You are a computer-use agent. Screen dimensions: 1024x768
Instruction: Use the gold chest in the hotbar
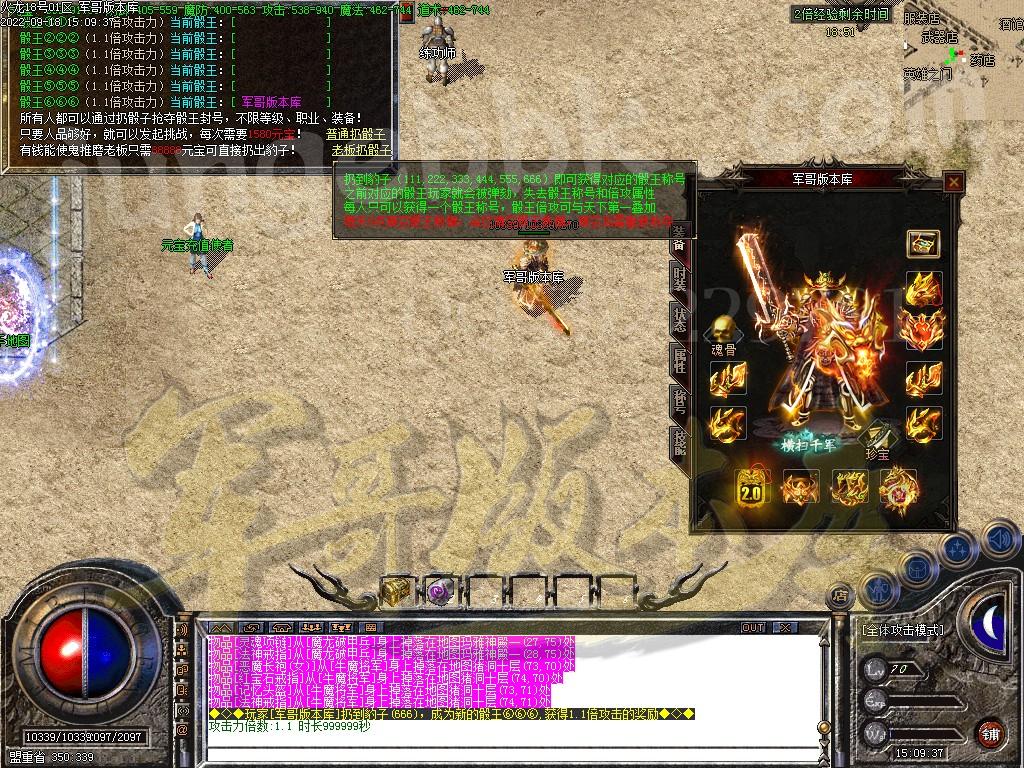coord(397,592)
